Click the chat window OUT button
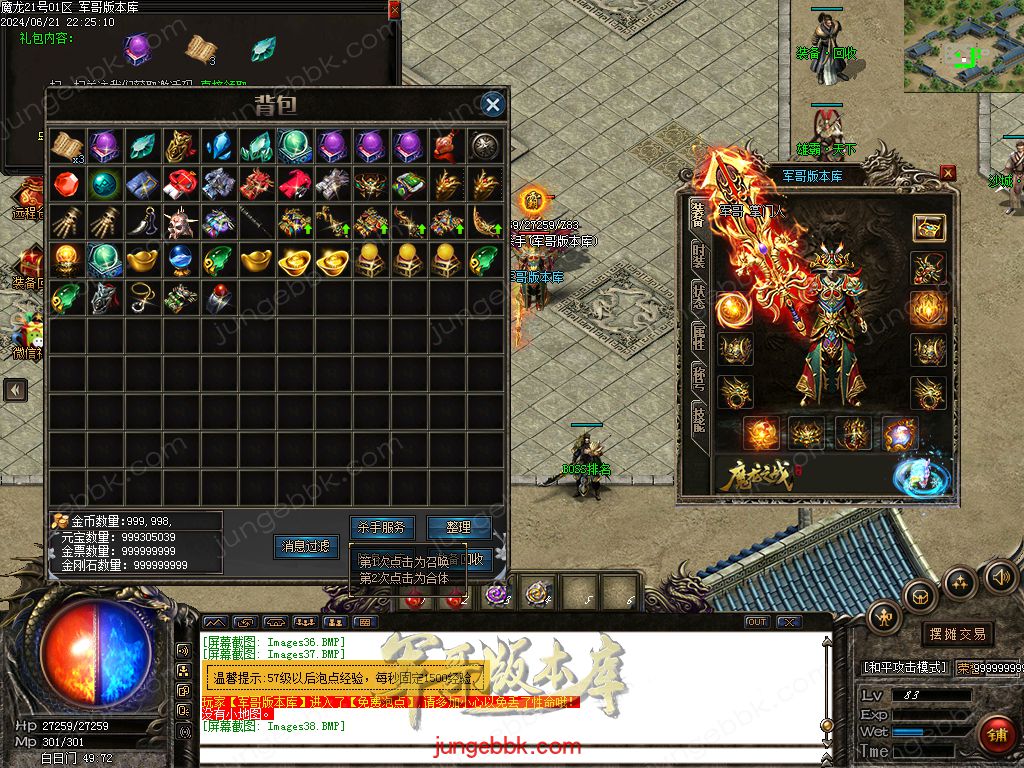Image resolution: width=1024 pixels, height=768 pixels. tap(757, 622)
